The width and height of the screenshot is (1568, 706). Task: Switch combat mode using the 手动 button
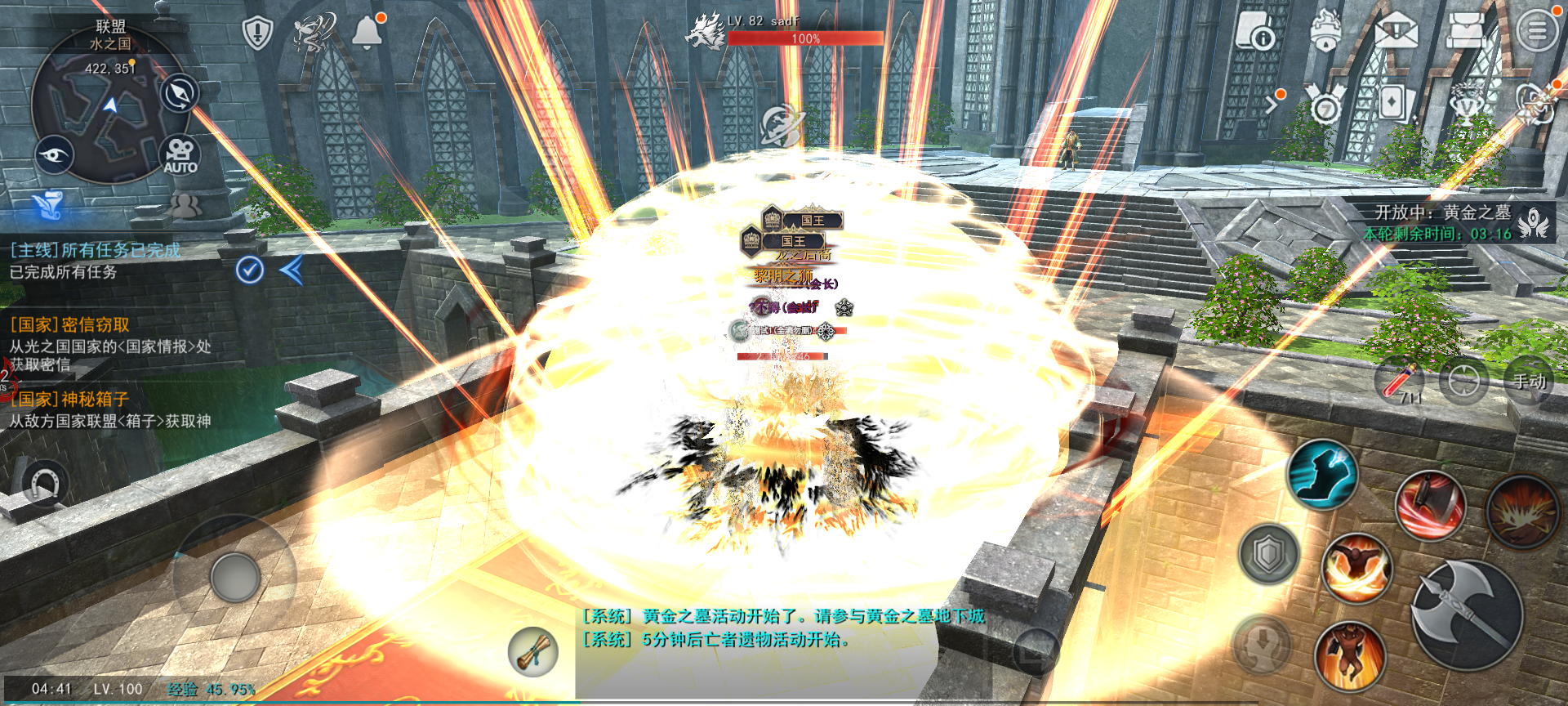click(x=1529, y=382)
